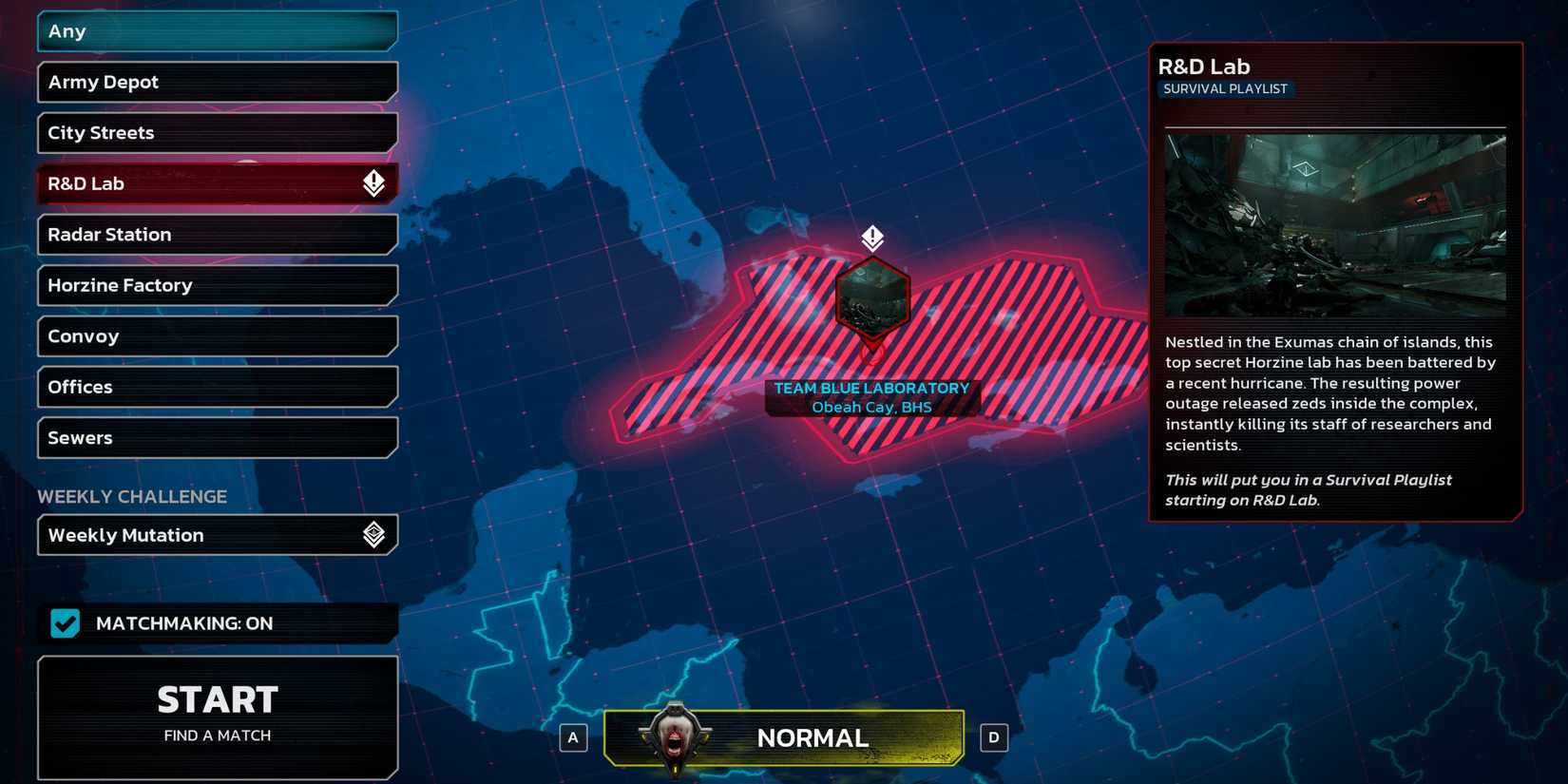The height and width of the screenshot is (784, 1568).
Task: Click the zed head emblem on the difficulty bar
Action: [x=675, y=736]
